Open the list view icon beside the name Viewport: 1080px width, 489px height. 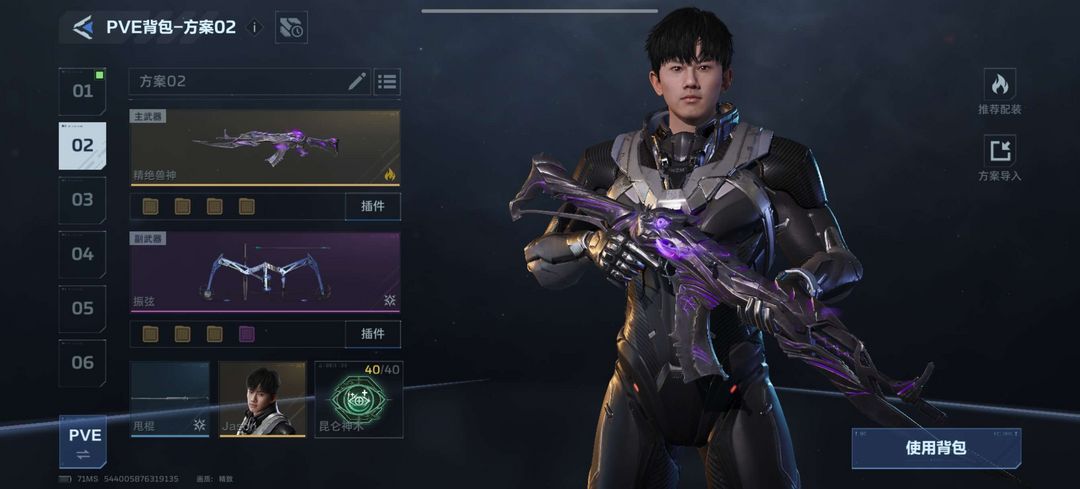pos(387,81)
